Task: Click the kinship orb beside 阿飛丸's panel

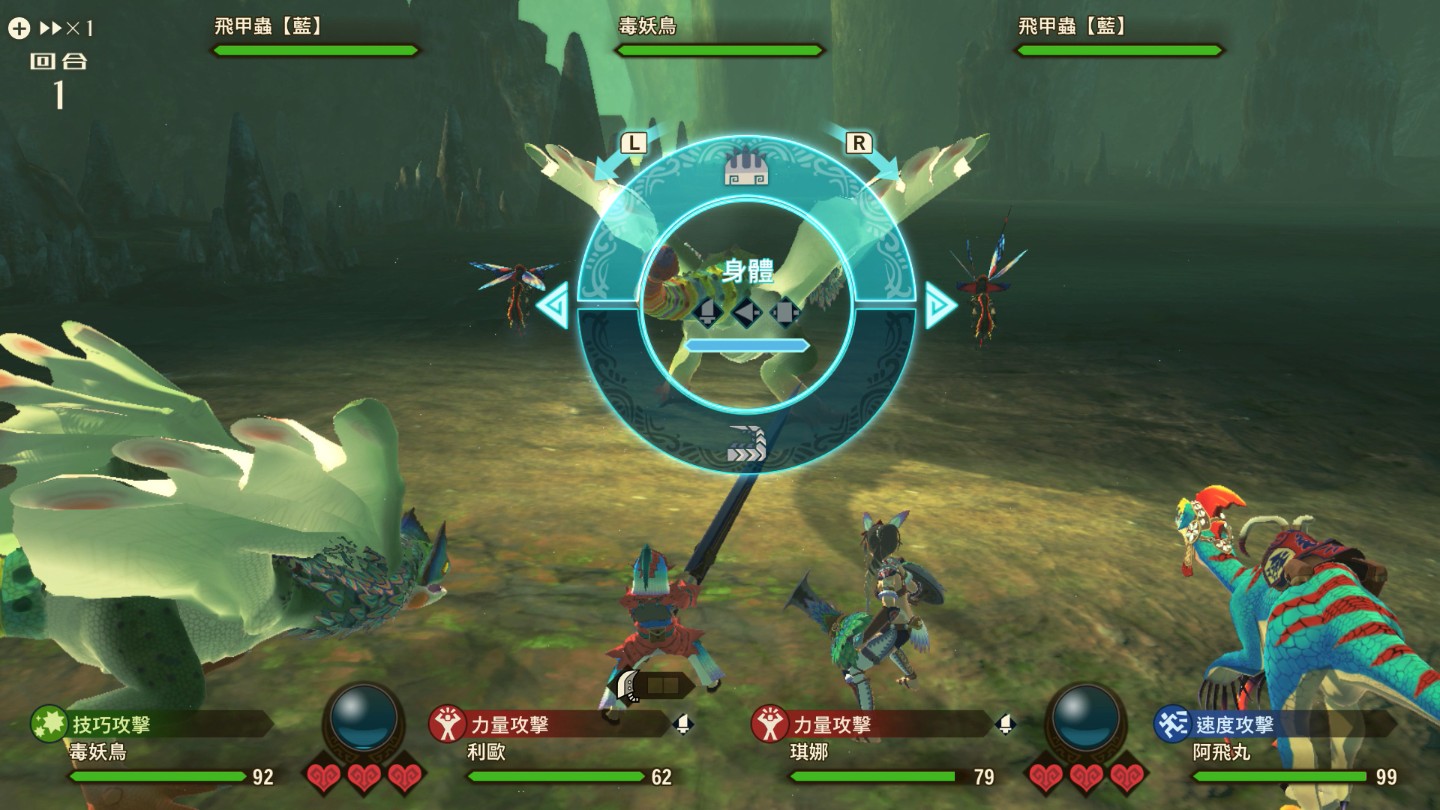Action: 1086,719
